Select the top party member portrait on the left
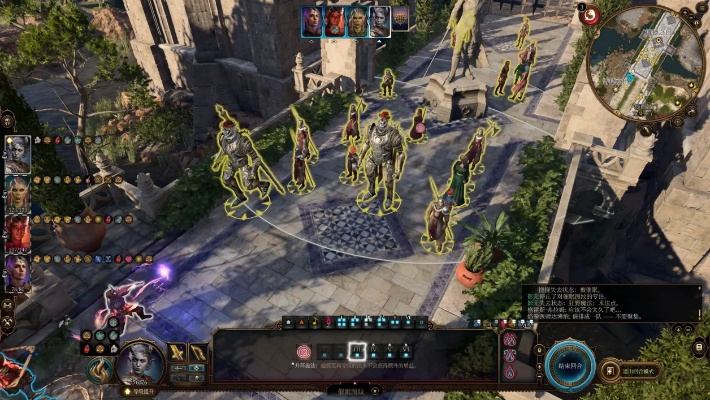The height and width of the screenshot is (400, 710). coord(18,155)
